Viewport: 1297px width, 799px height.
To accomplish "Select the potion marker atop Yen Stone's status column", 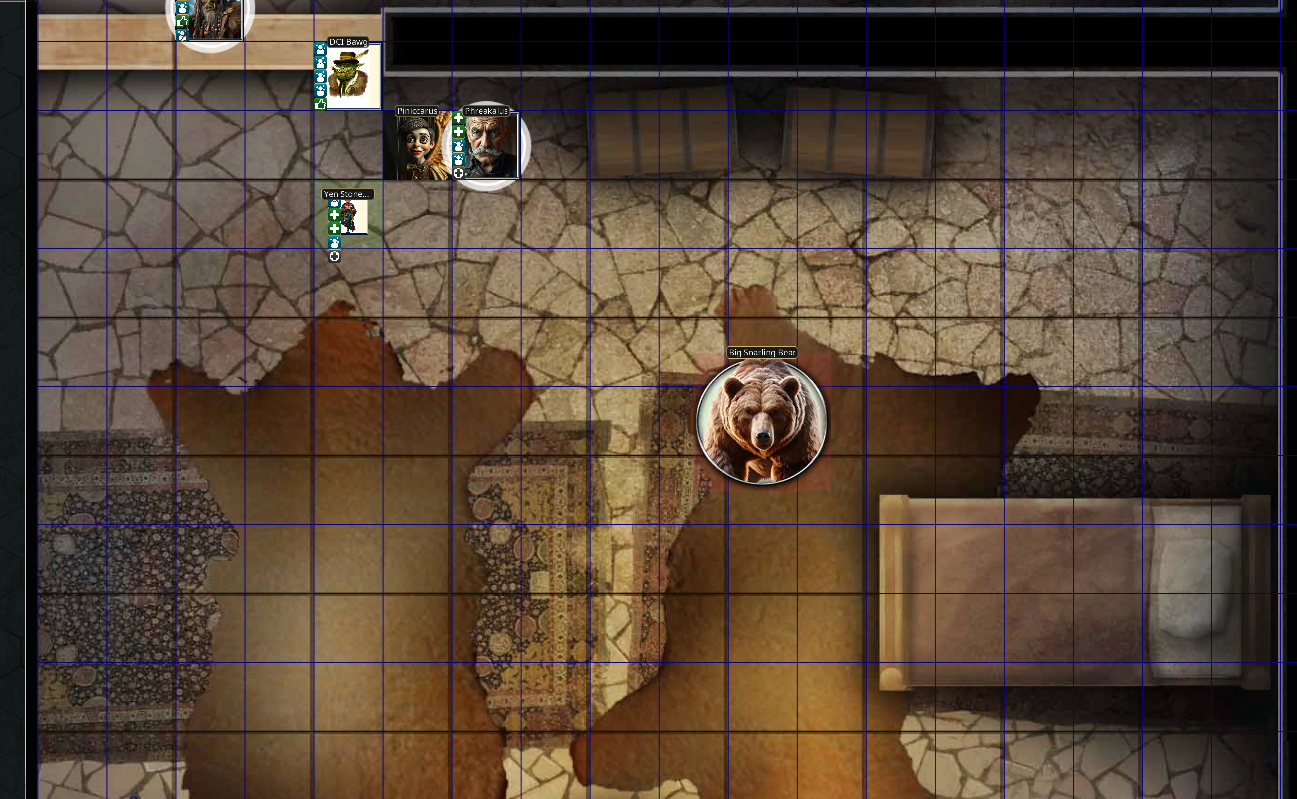I will 334,201.
